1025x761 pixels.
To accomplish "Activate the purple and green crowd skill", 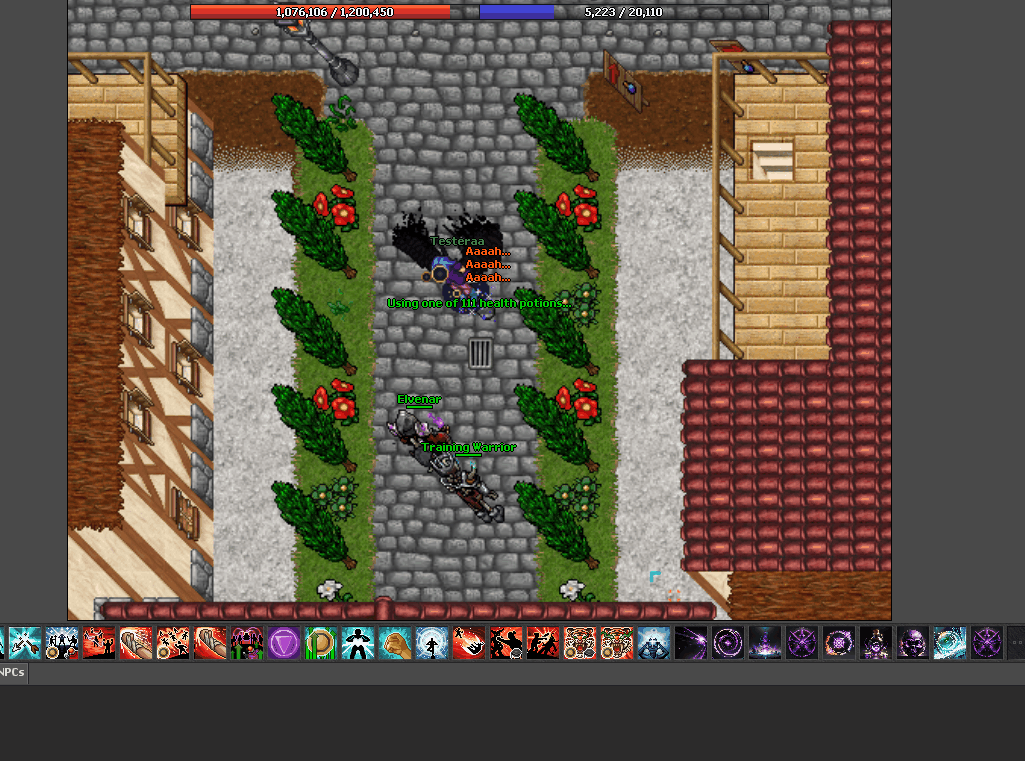I will (x=247, y=643).
